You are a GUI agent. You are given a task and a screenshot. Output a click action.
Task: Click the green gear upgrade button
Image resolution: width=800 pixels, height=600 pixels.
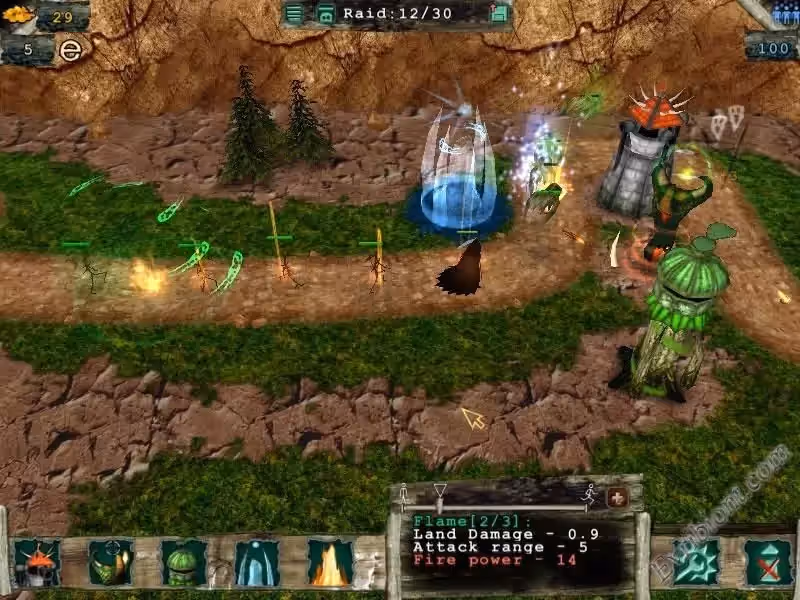[x=696, y=562]
